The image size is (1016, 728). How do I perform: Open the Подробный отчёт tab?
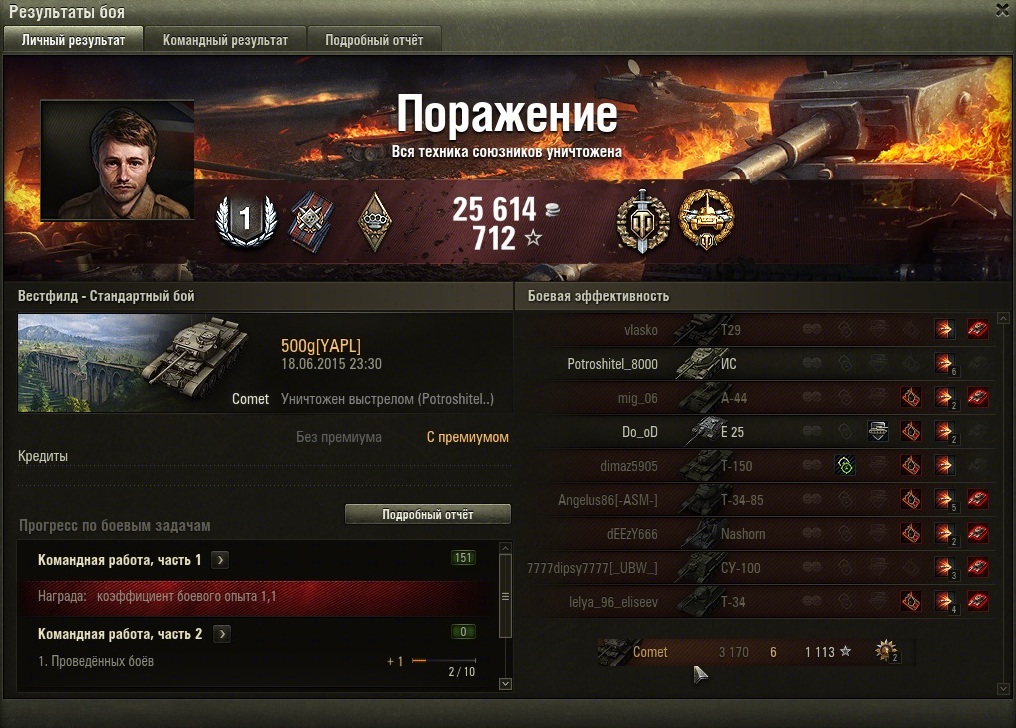(x=373, y=40)
